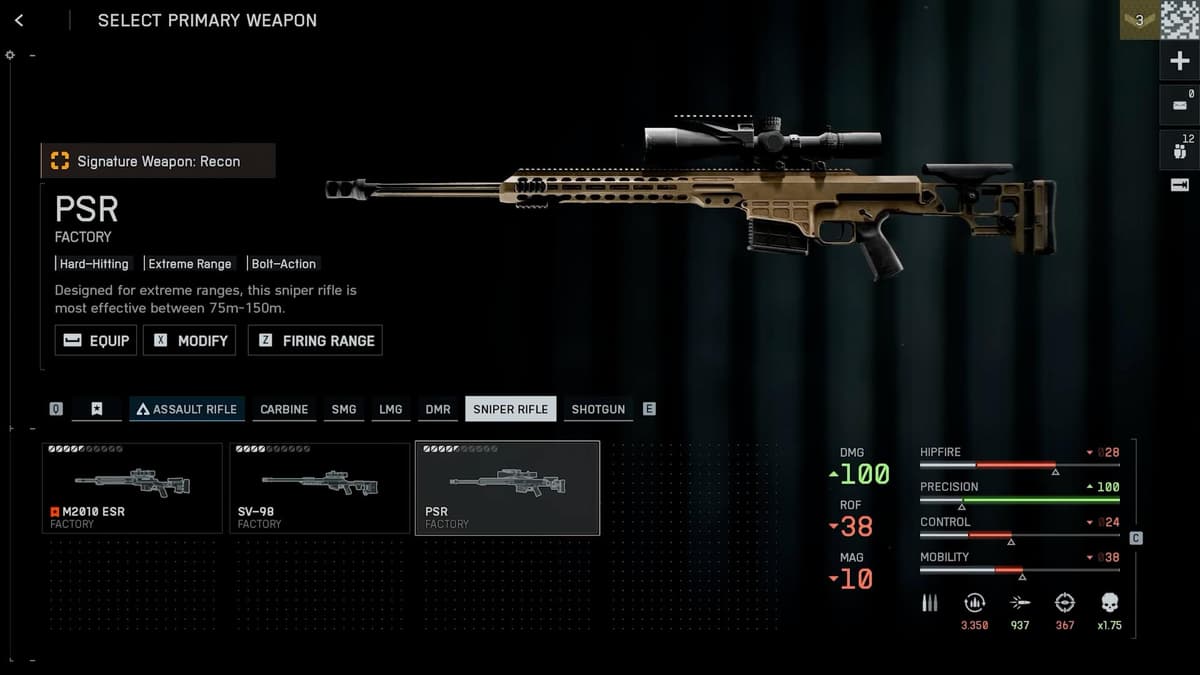Click the exit arrow icon in the sidebar
The height and width of the screenshot is (675, 1200).
(x=1179, y=185)
